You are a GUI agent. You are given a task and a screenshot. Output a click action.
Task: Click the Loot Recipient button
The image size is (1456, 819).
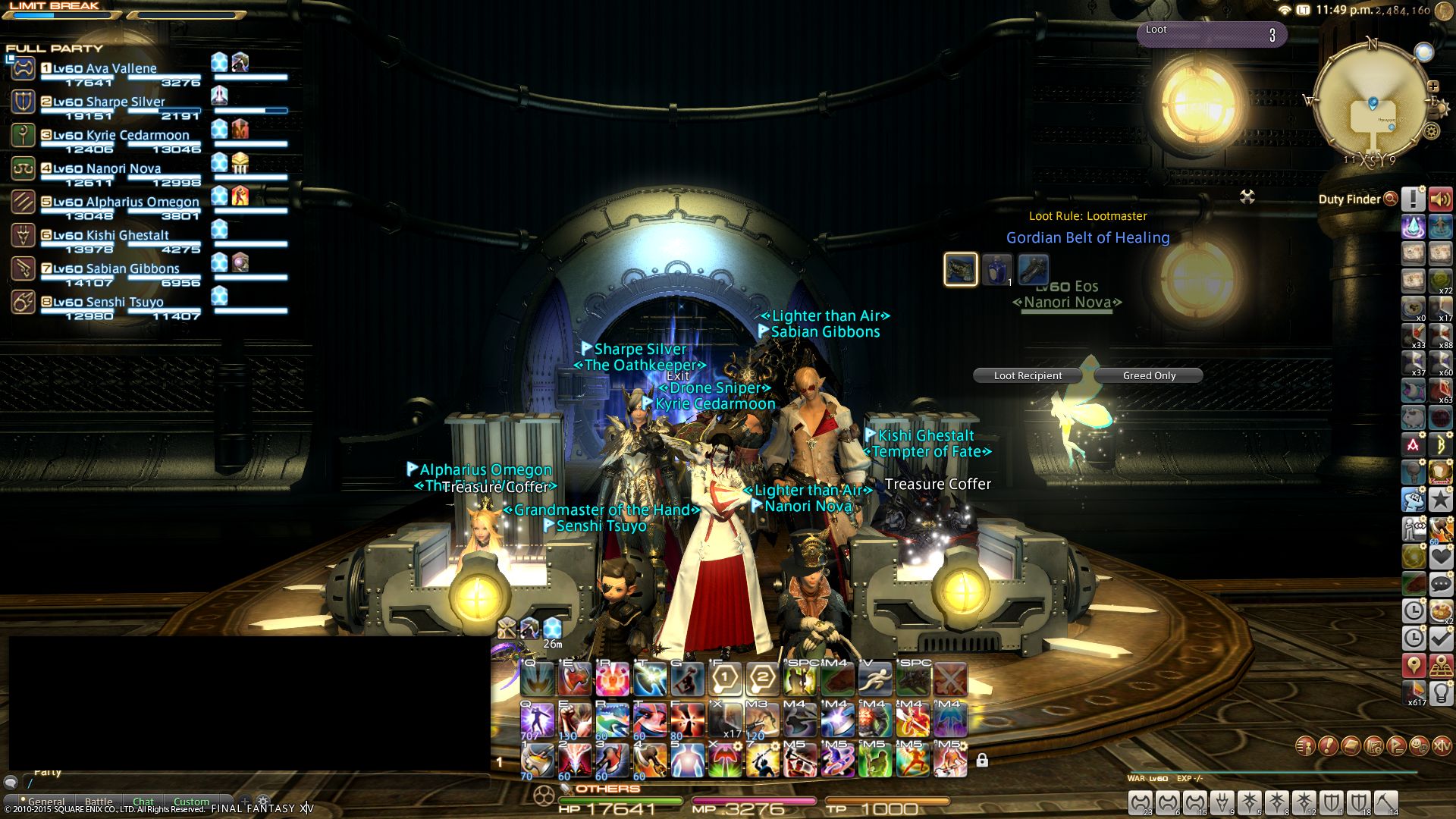click(1028, 375)
